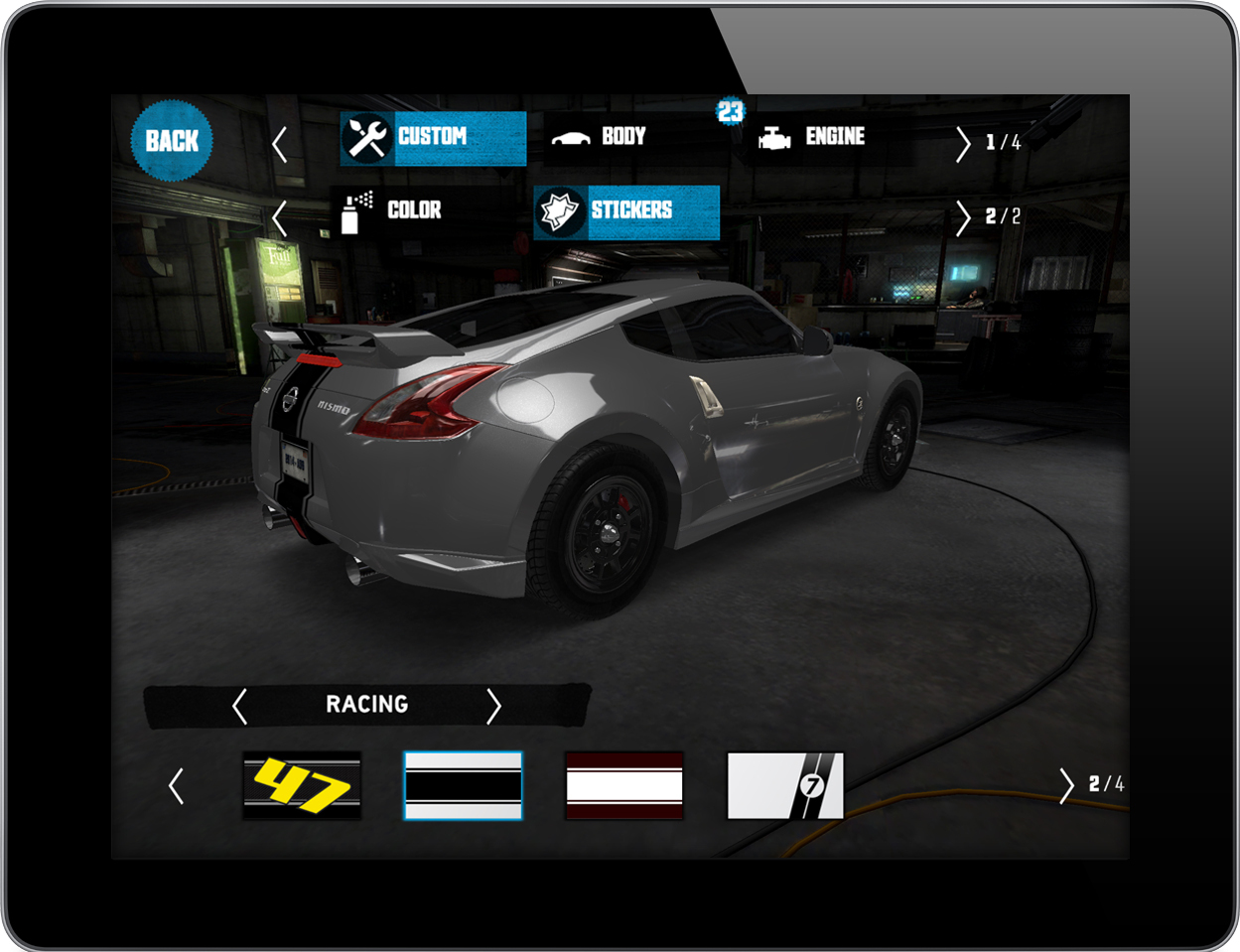Go to previous top menu page
The width and height of the screenshot is (1240, 952).
click(x=280, y=144)
